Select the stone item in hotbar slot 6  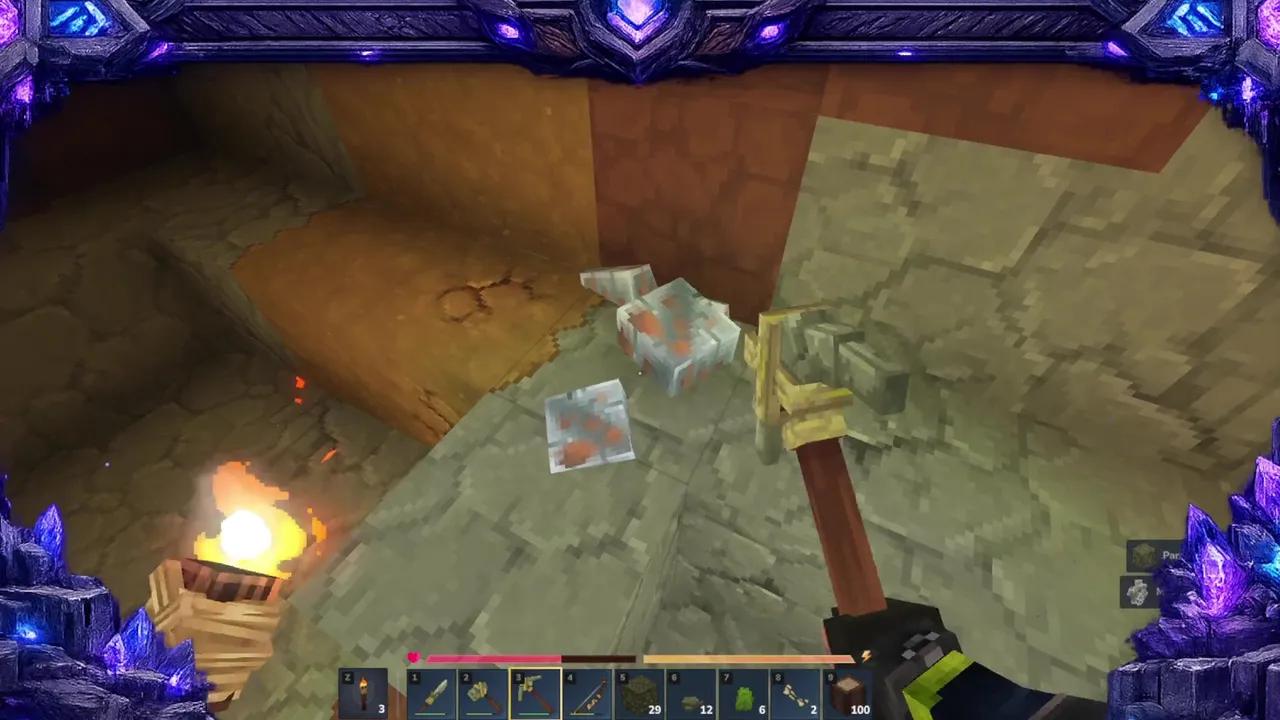[x=694, y=691]
